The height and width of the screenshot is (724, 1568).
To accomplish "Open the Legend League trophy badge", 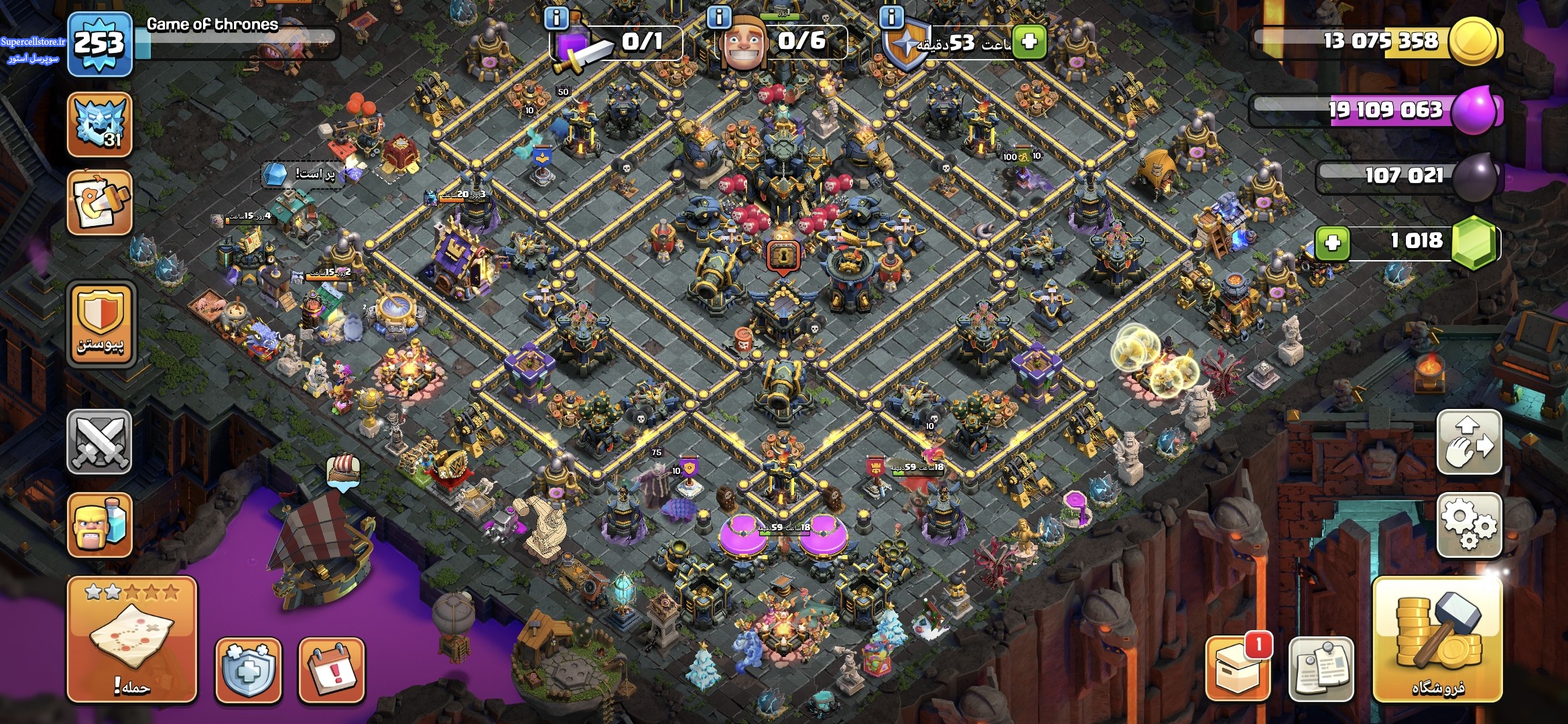I will [x=100, y=124].
